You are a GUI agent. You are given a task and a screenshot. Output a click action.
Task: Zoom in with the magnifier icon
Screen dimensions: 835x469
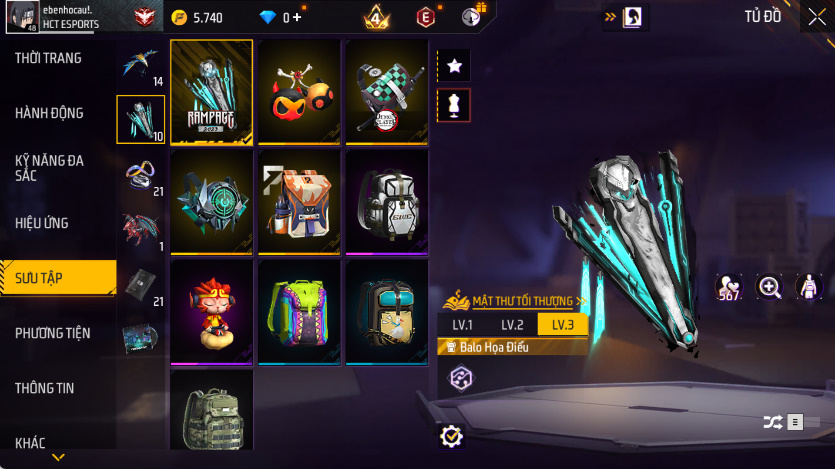click(x=769, y=288)
